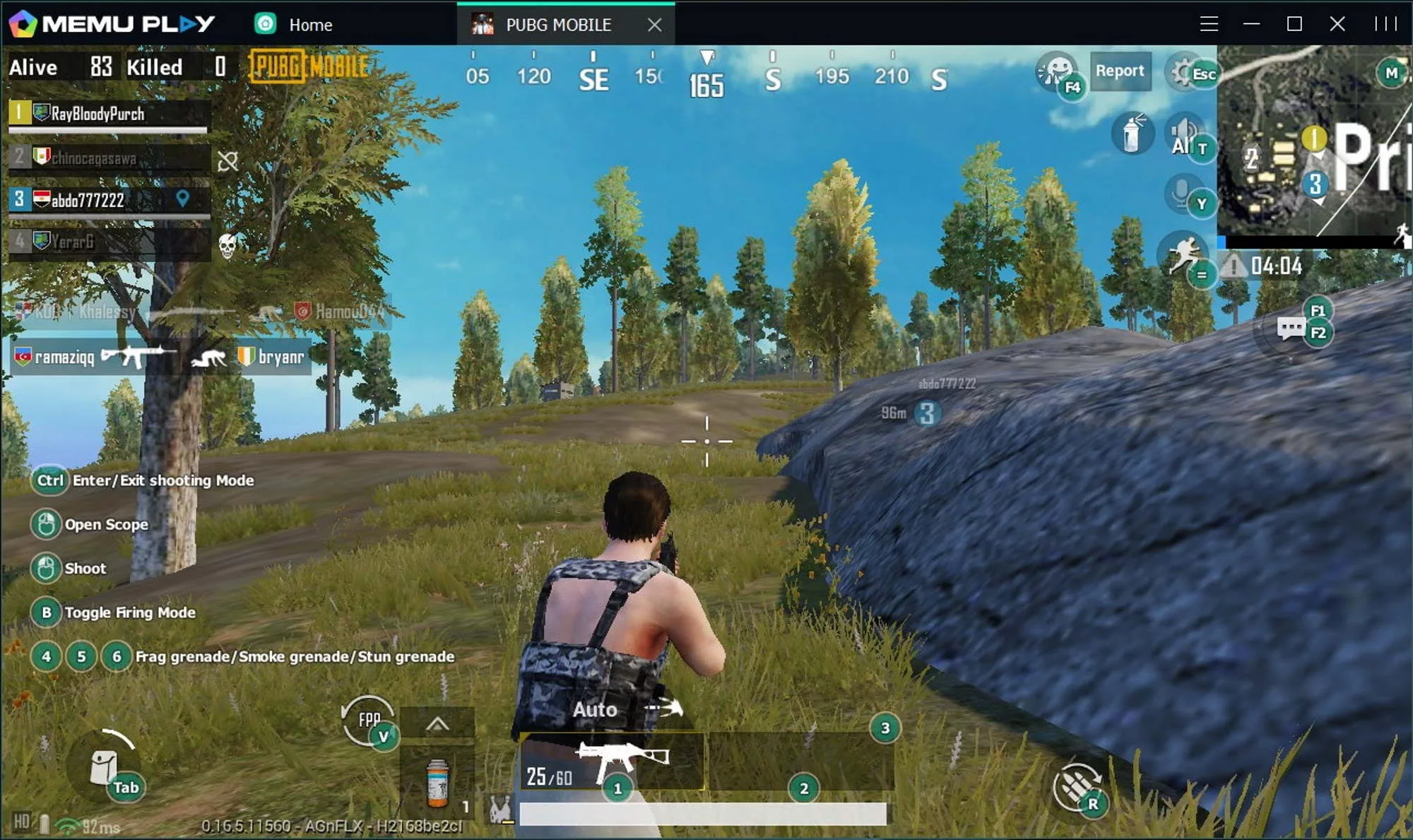Open the emote smiley icon
The image size is (1413, 840).
[x=1056, y=71]
